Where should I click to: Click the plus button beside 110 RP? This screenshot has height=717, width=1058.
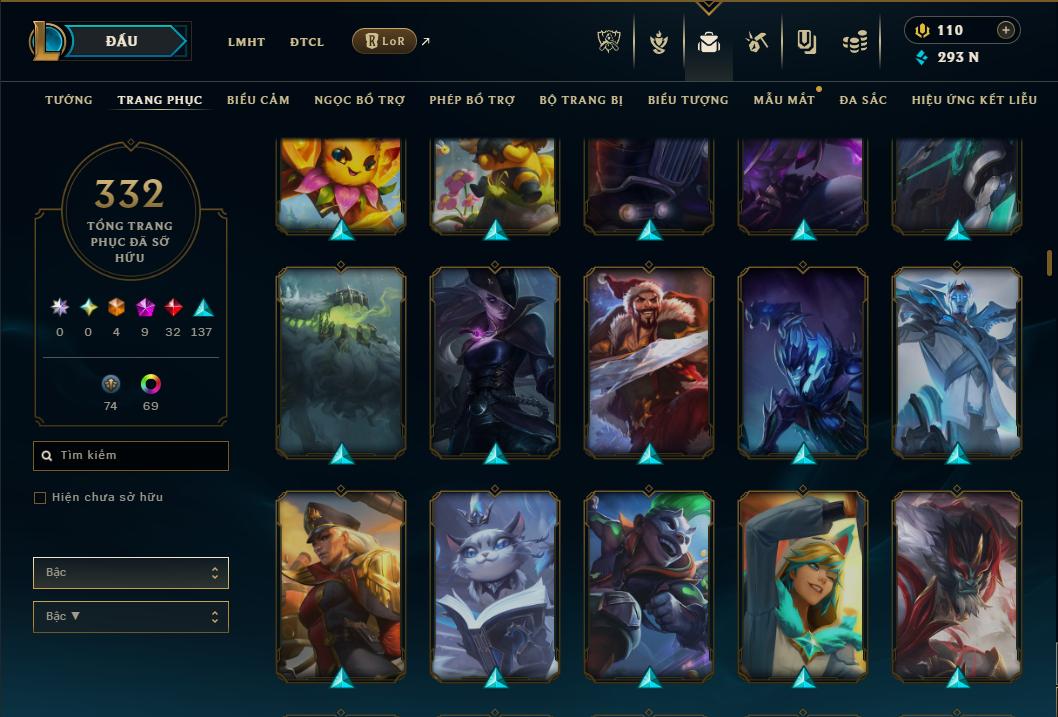(1006, 30)
